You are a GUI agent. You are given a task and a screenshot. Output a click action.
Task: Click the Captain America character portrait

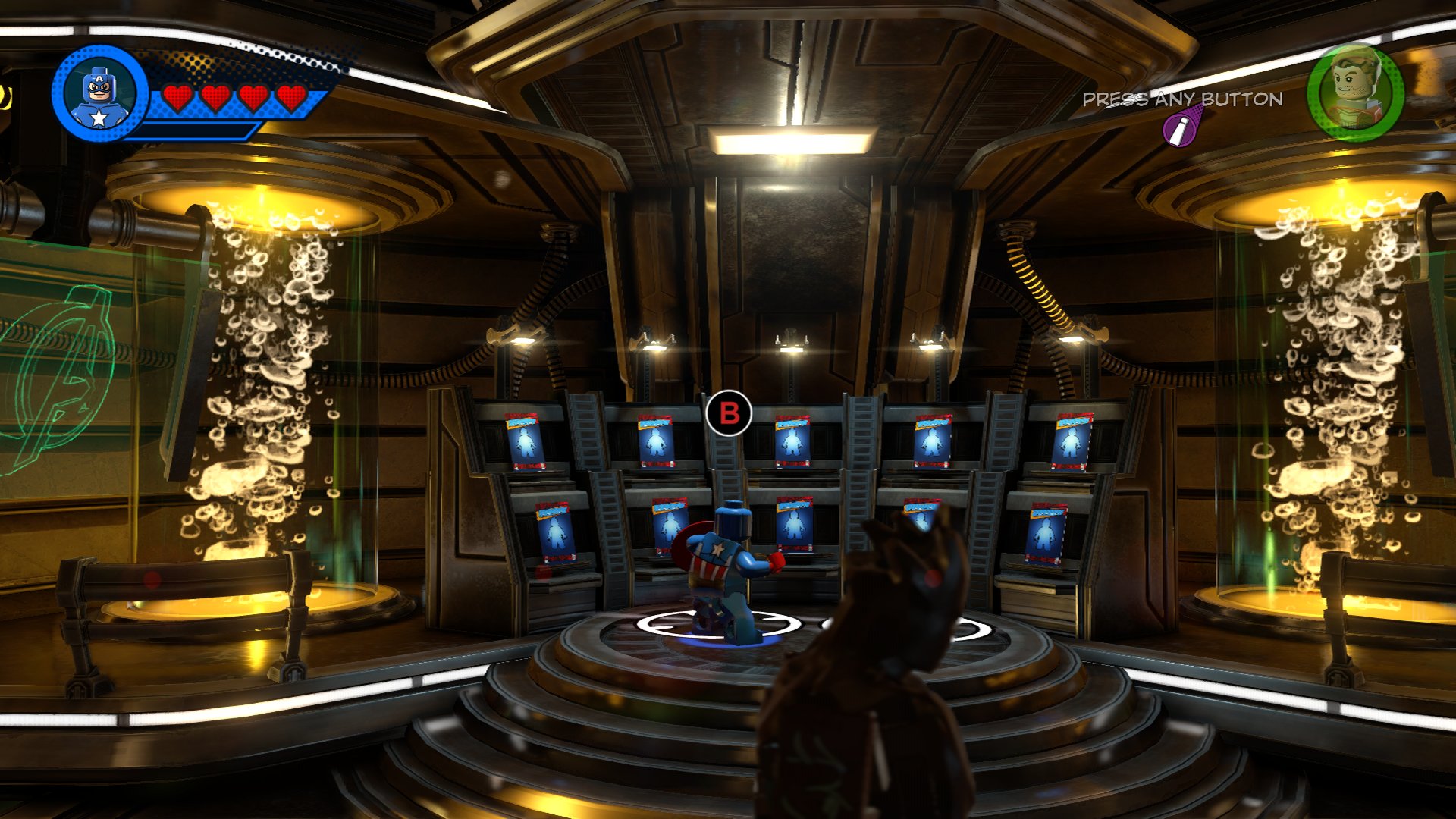tap(99, 94)
